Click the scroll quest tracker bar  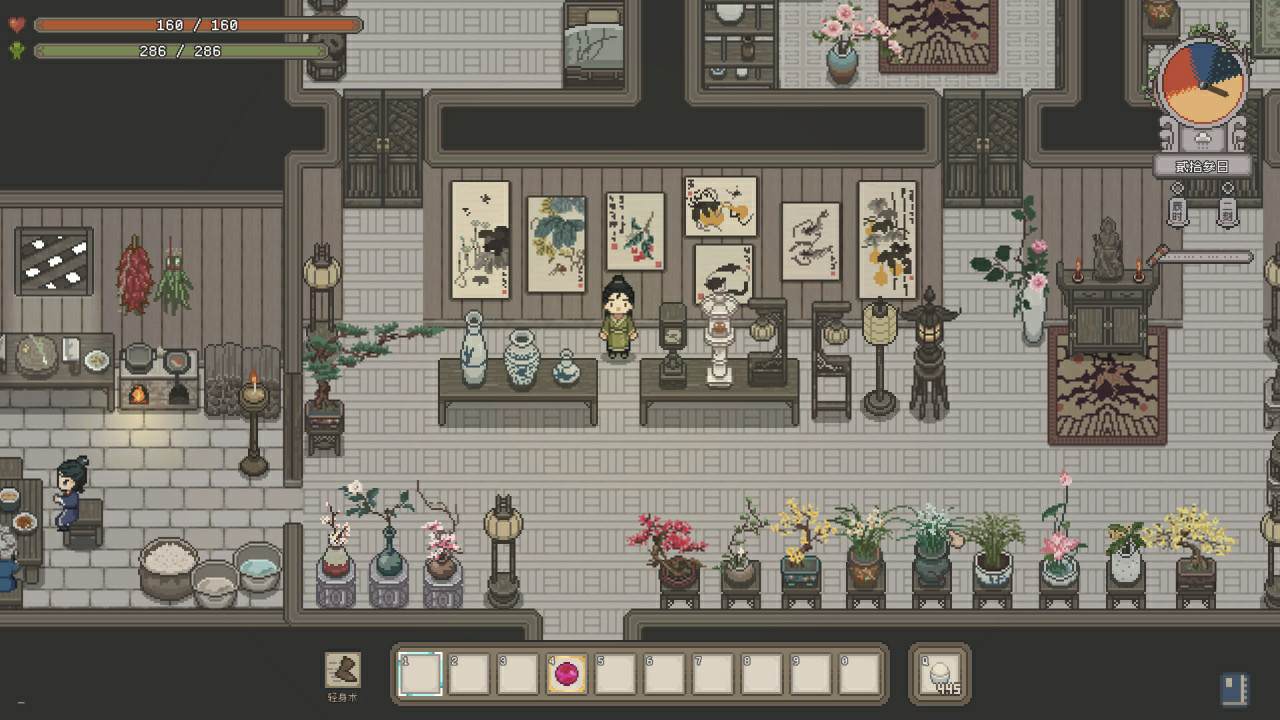tap(1204, 257)
